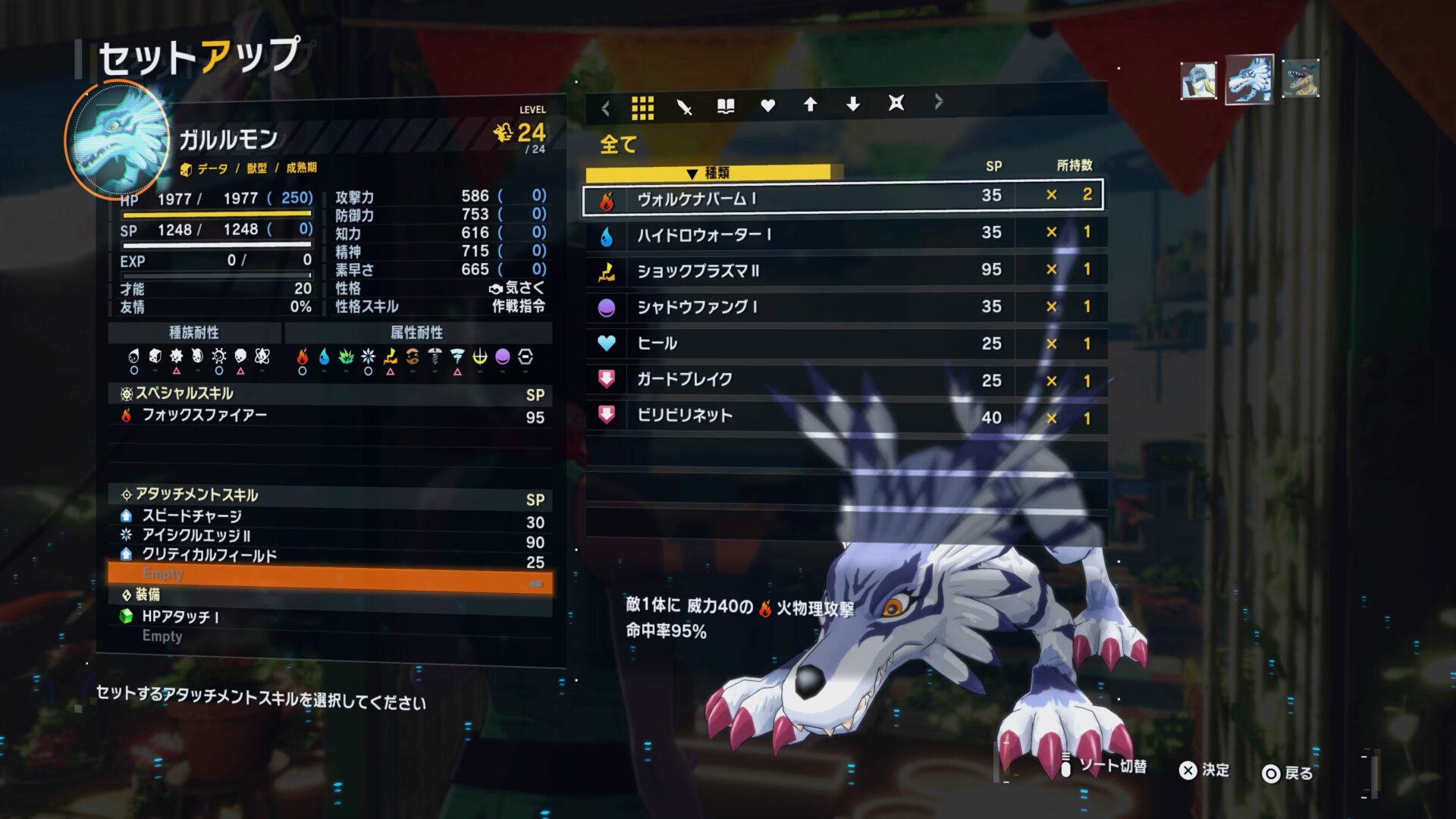This screenshot has width=1456, height=819.
Task: Select the heart icon to filter healing skills
Action: [x=767, y=107]
